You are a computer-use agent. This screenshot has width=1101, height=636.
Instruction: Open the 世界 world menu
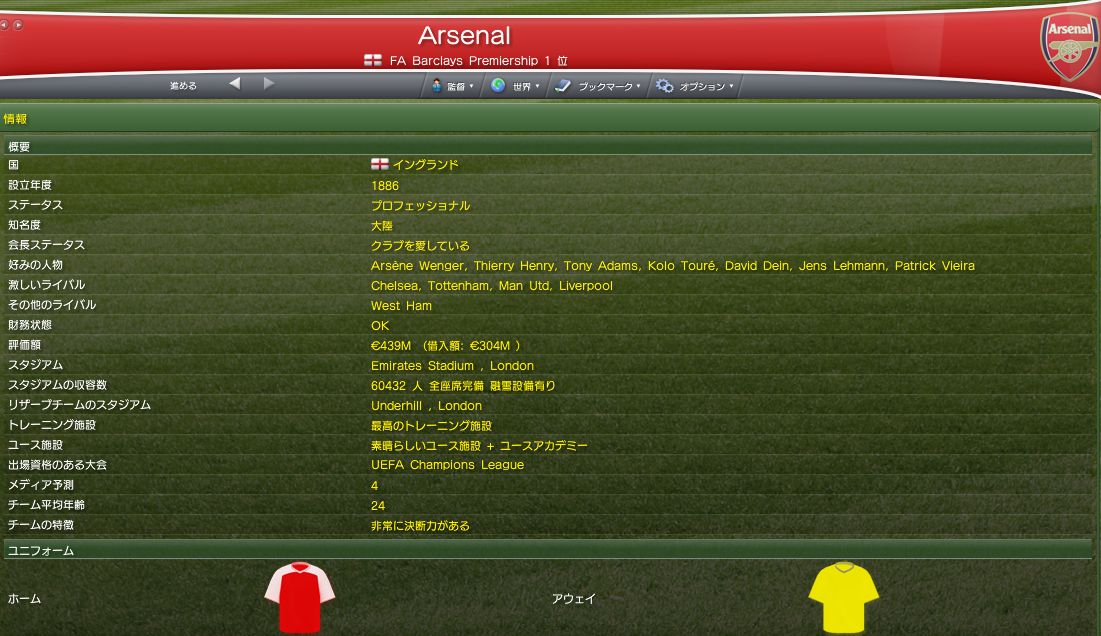[x=515, y=87]
